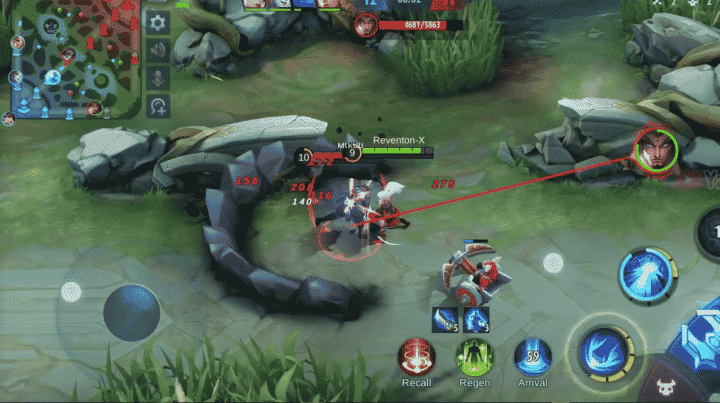The image size is (720, 403).
Task: Cast the Arrival battle spell
Action: [x=532, y=357]
